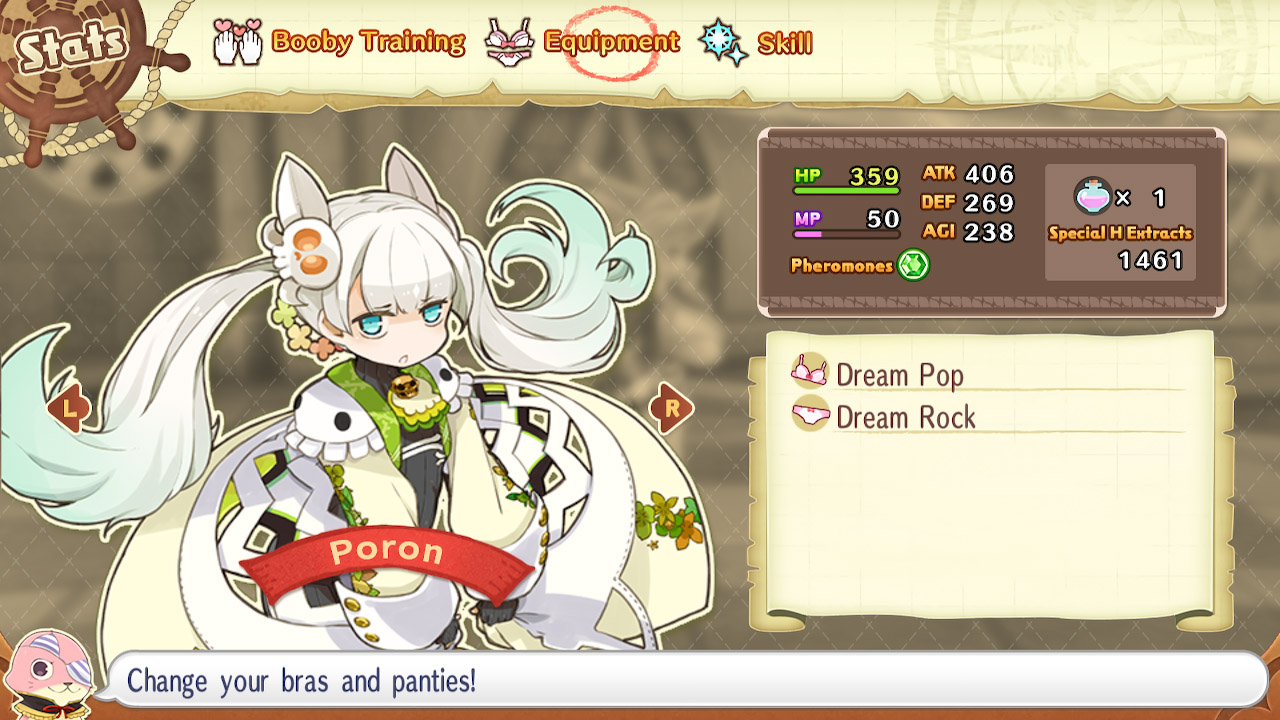Select the Dream Pop bra row
Image resolution: width=1280 pixels, height=720 pixels.
click(x=899, y=375)
